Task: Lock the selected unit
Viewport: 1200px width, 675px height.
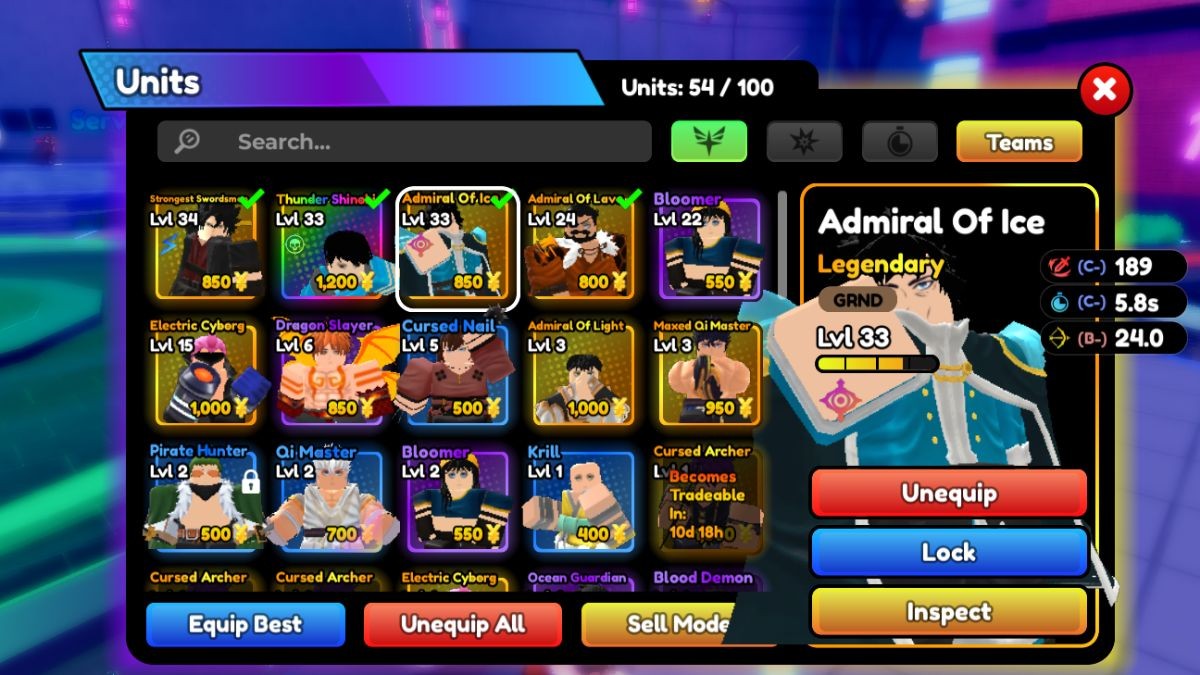Action: 948,552
